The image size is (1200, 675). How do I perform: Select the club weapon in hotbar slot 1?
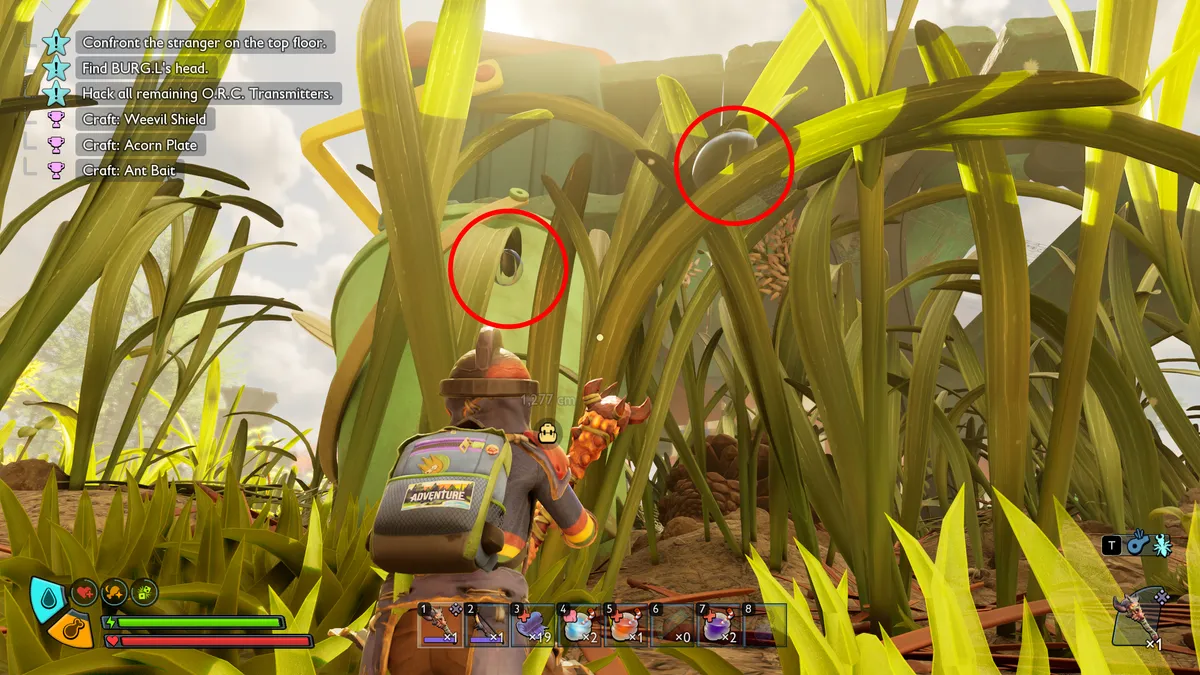pyautogui.click(x=441, y=626)
